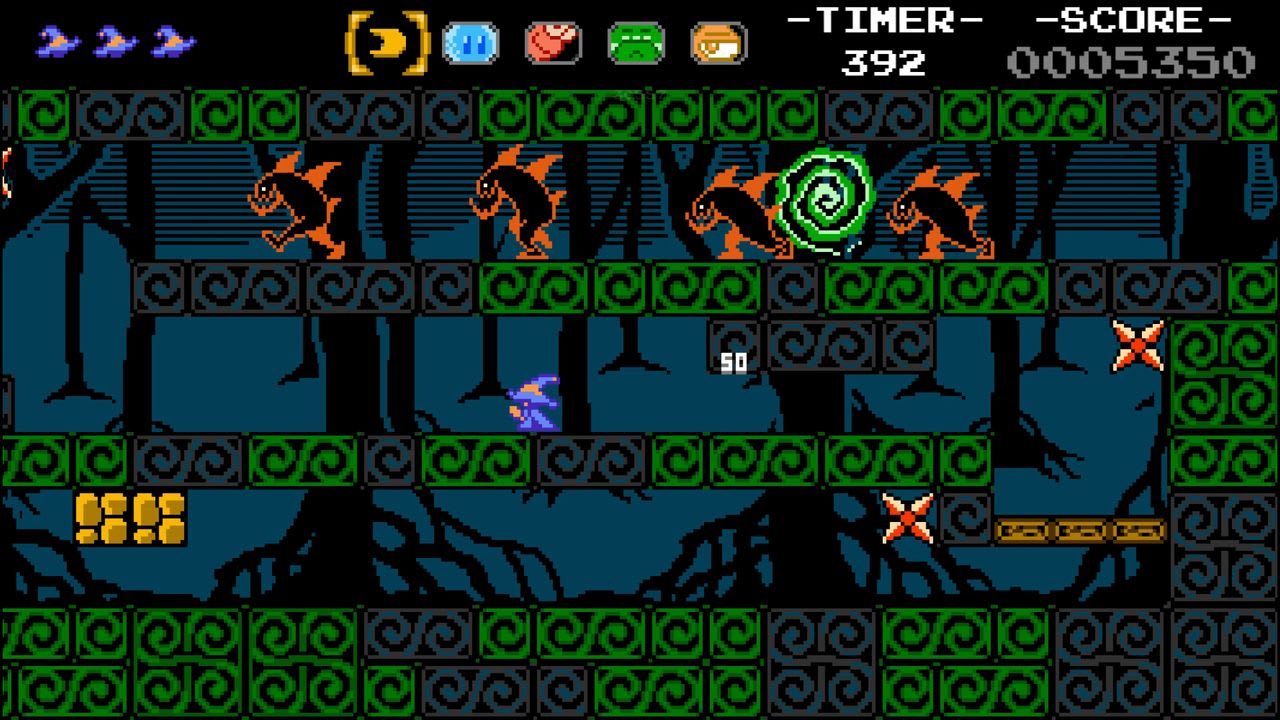The height and width of the screenshot is (720, 1280).
Task: Click the cluster of gold coins
Action: pyautogui.click(x=130, y=520)
